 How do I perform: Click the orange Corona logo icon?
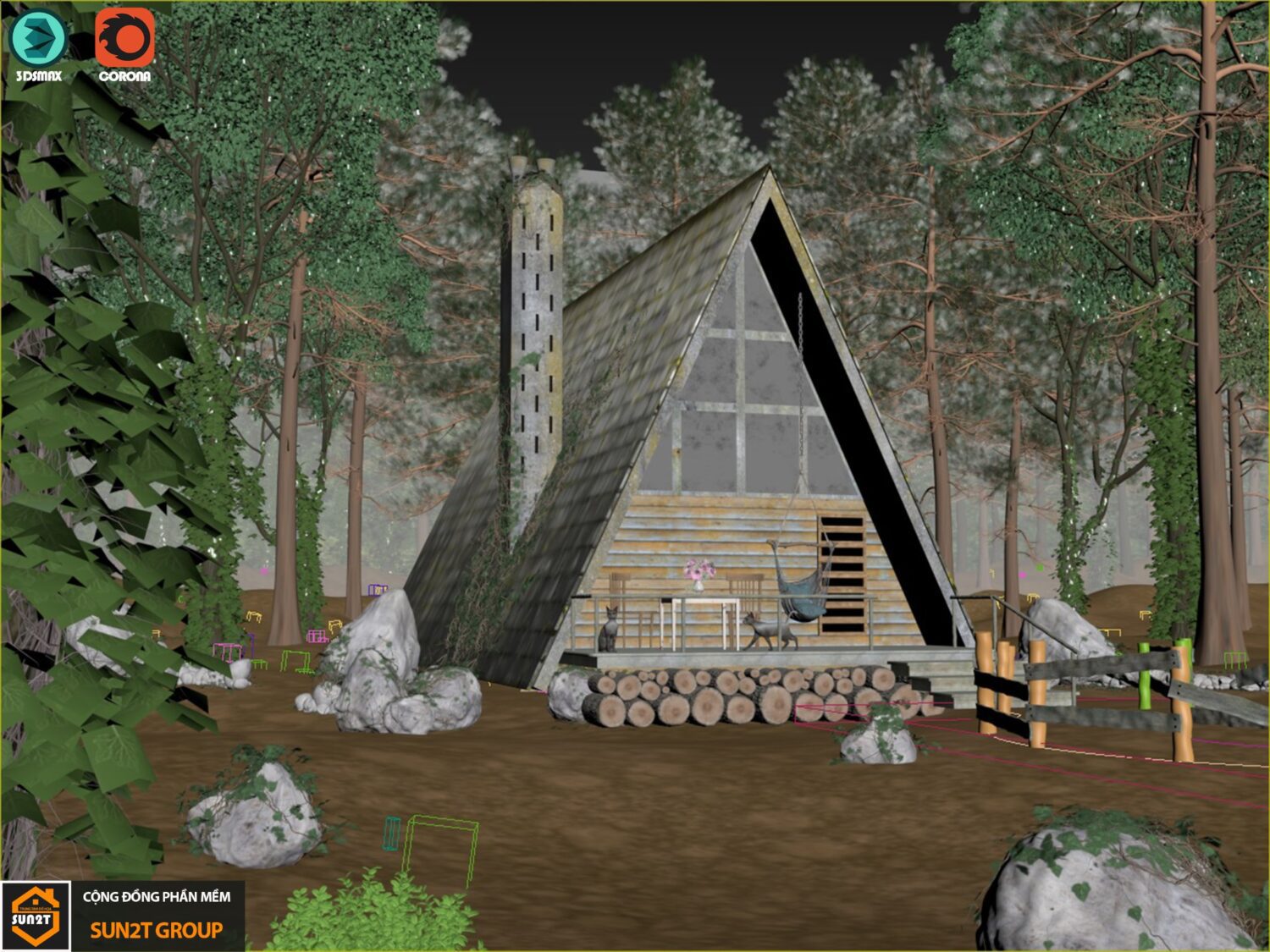(124, 39)
